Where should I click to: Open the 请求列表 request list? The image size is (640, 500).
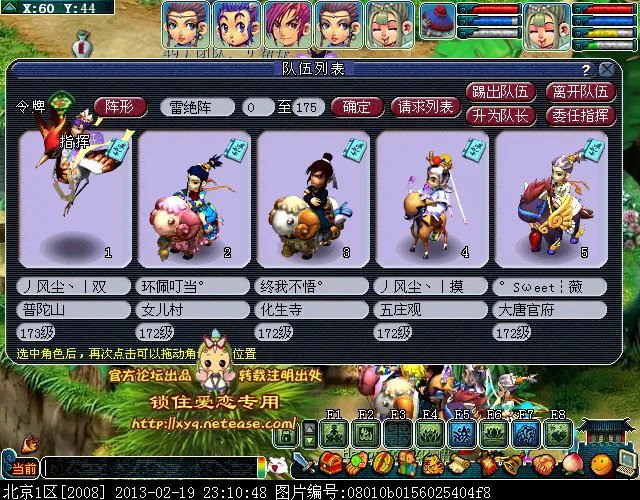(425, 107)
